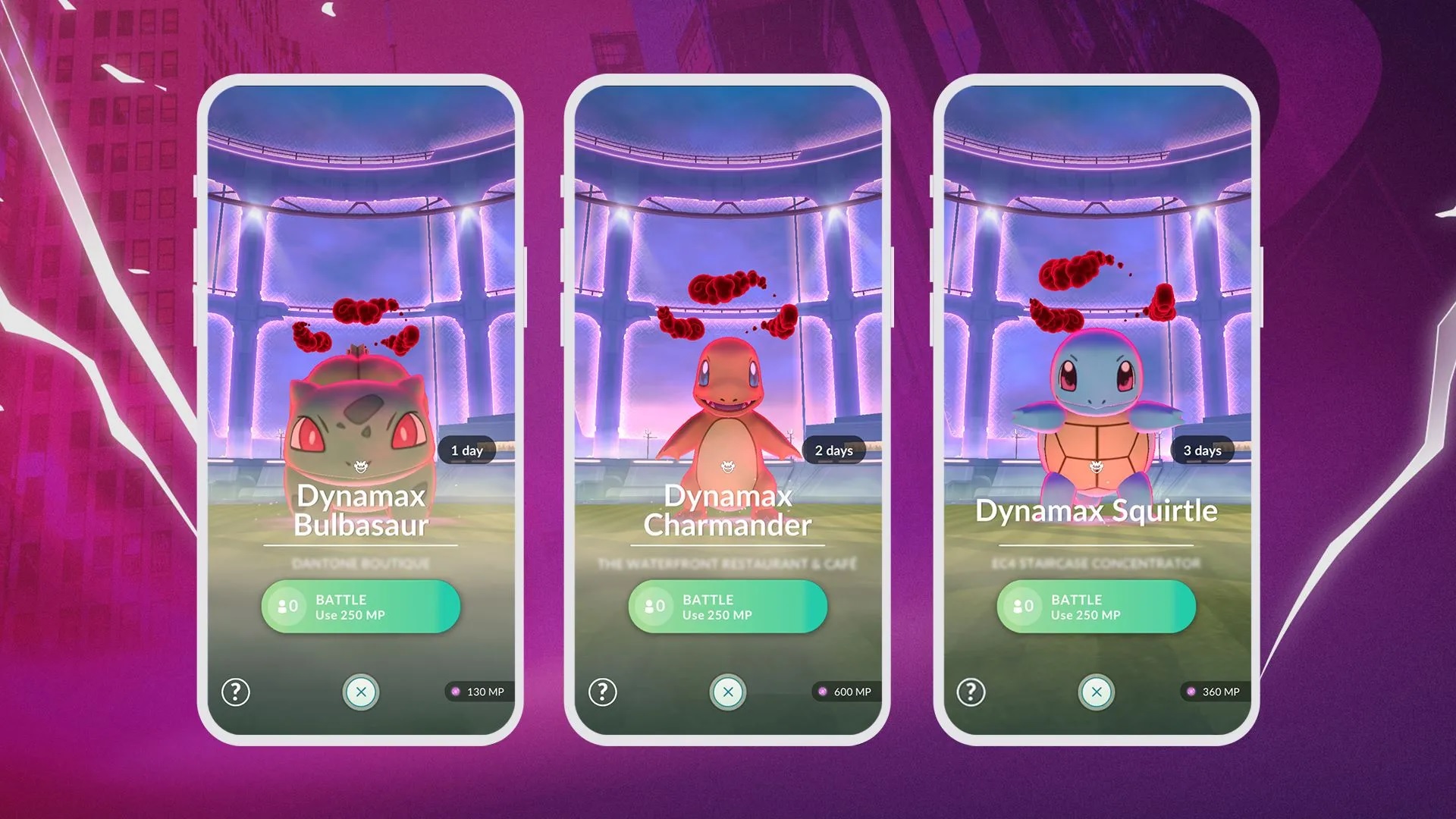1456x819 pixels.
Task: Tap the help question mark on Charmander's screen
Action: [603, 692]
